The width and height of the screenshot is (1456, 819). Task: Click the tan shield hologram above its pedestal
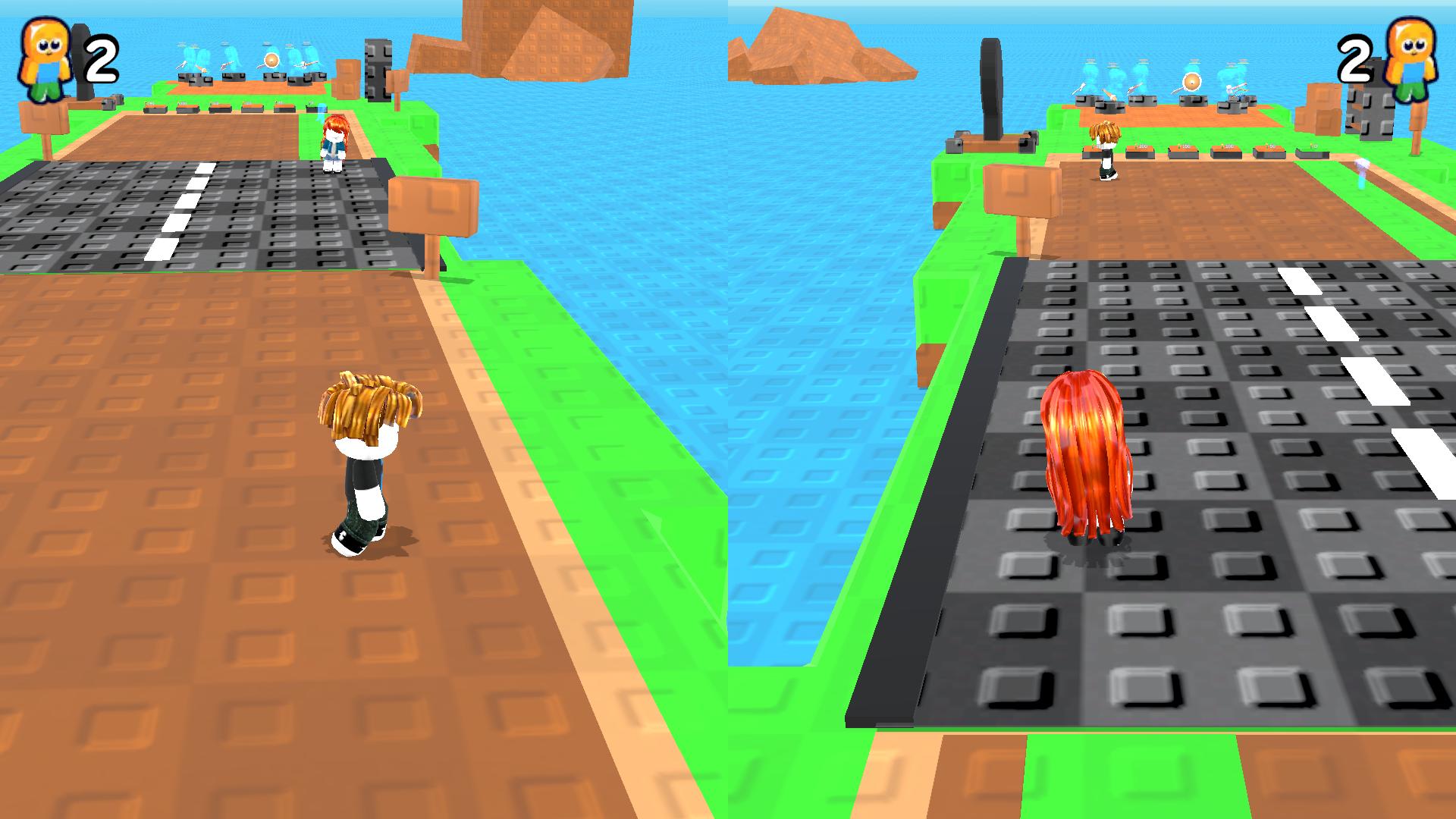click(x=272, y=58)
